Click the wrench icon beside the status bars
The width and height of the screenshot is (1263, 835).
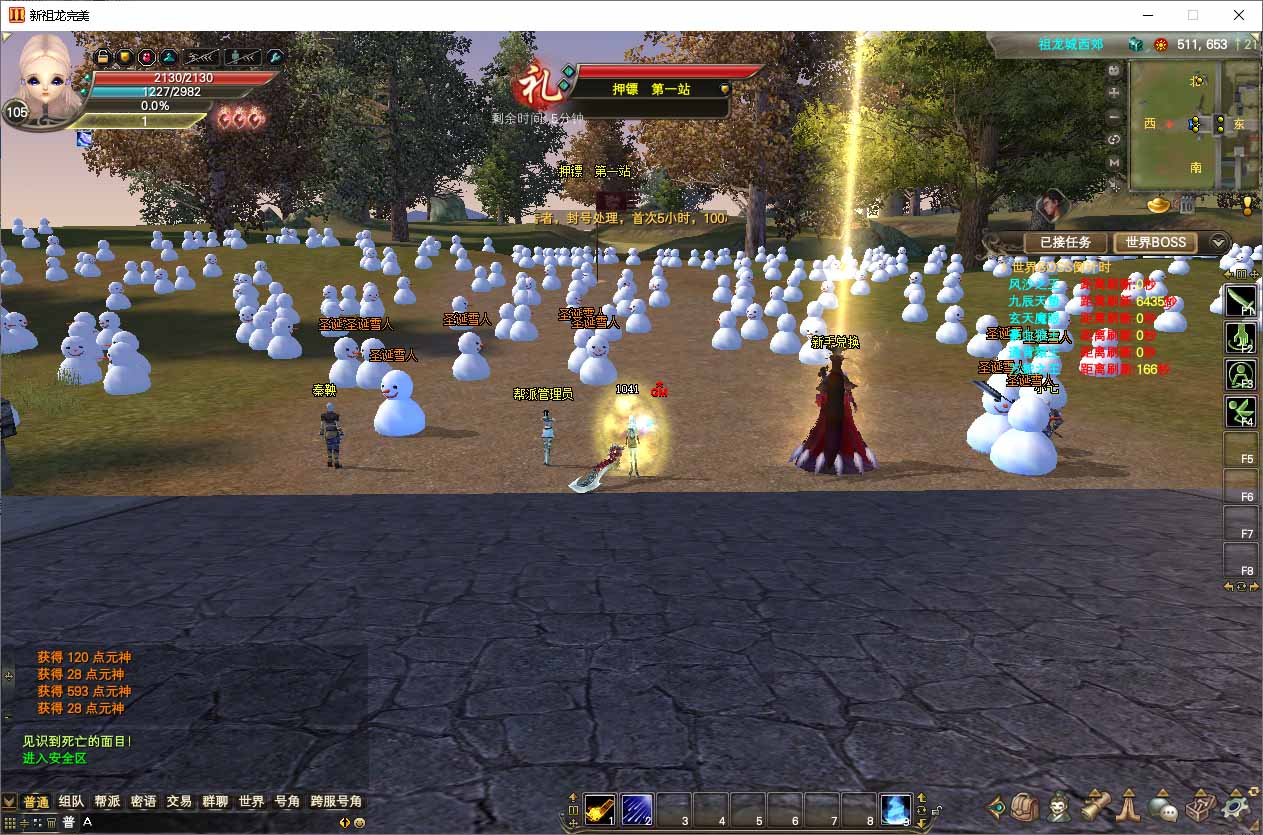click(x=274, y=58)
